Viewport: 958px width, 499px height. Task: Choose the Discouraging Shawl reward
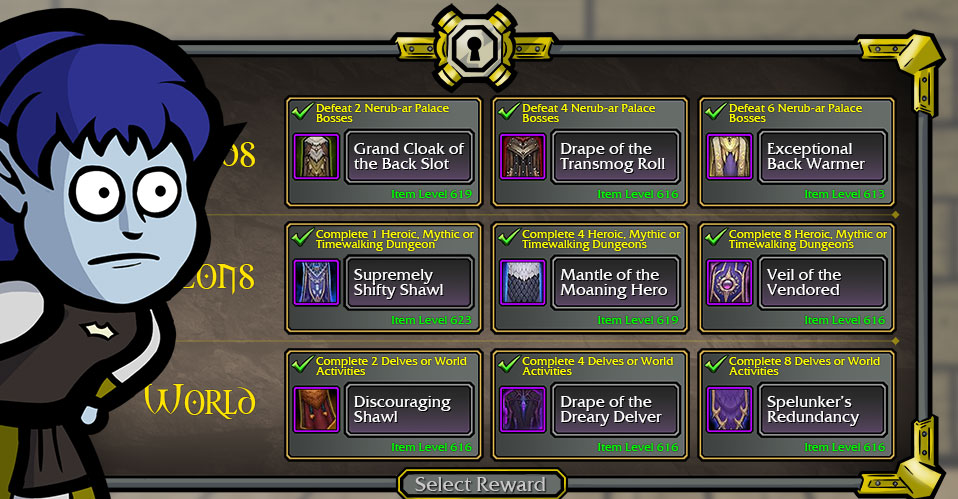[x=409, y=410]
